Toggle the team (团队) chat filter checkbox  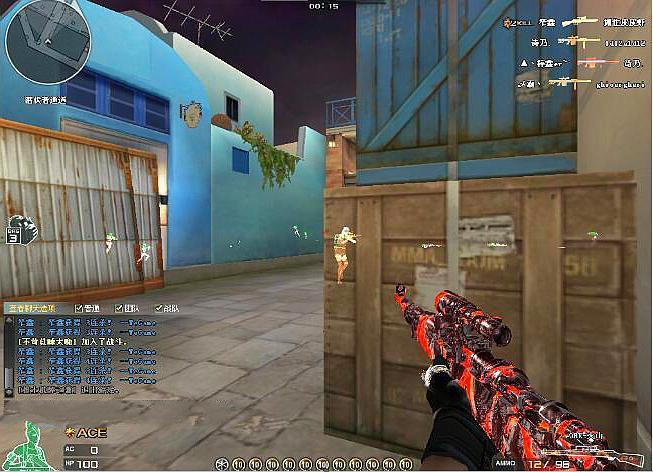click(119, 308)
